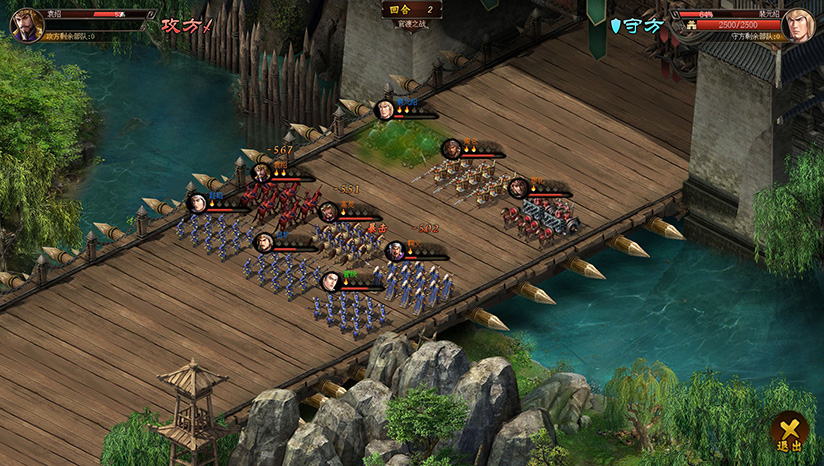Select the attacker general portrait
Viewport: 824px width, 466px height.
[25, 23]
